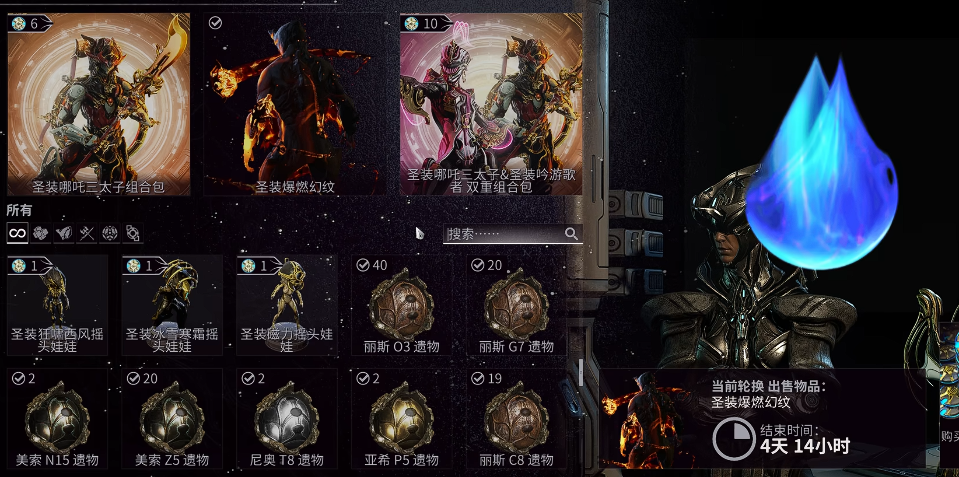Viewport: 959px width, 477px height.
Task: Click the 搜索 search field
Action: click(503, 234)
